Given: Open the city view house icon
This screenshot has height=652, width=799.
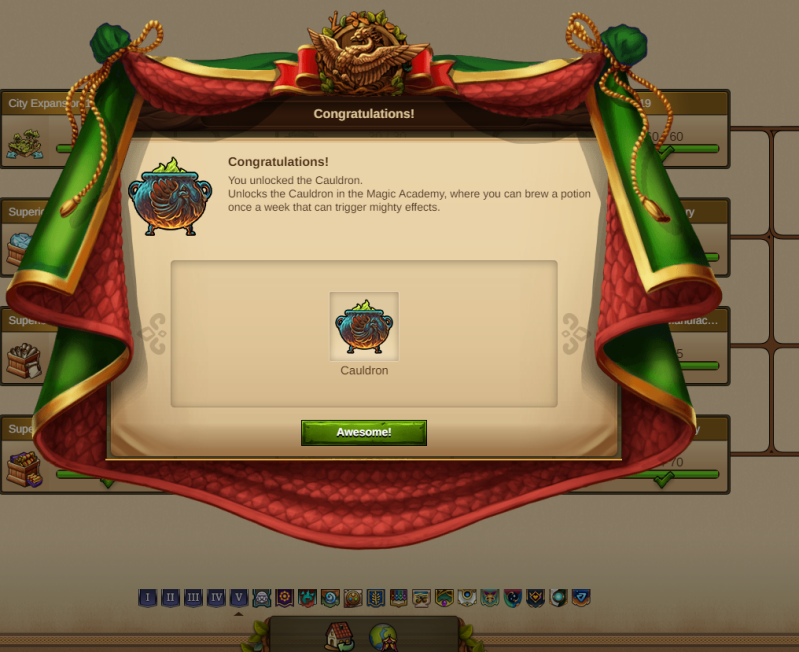Looking at the screenshot, I should pyautogui.click(x=340, y=636).
